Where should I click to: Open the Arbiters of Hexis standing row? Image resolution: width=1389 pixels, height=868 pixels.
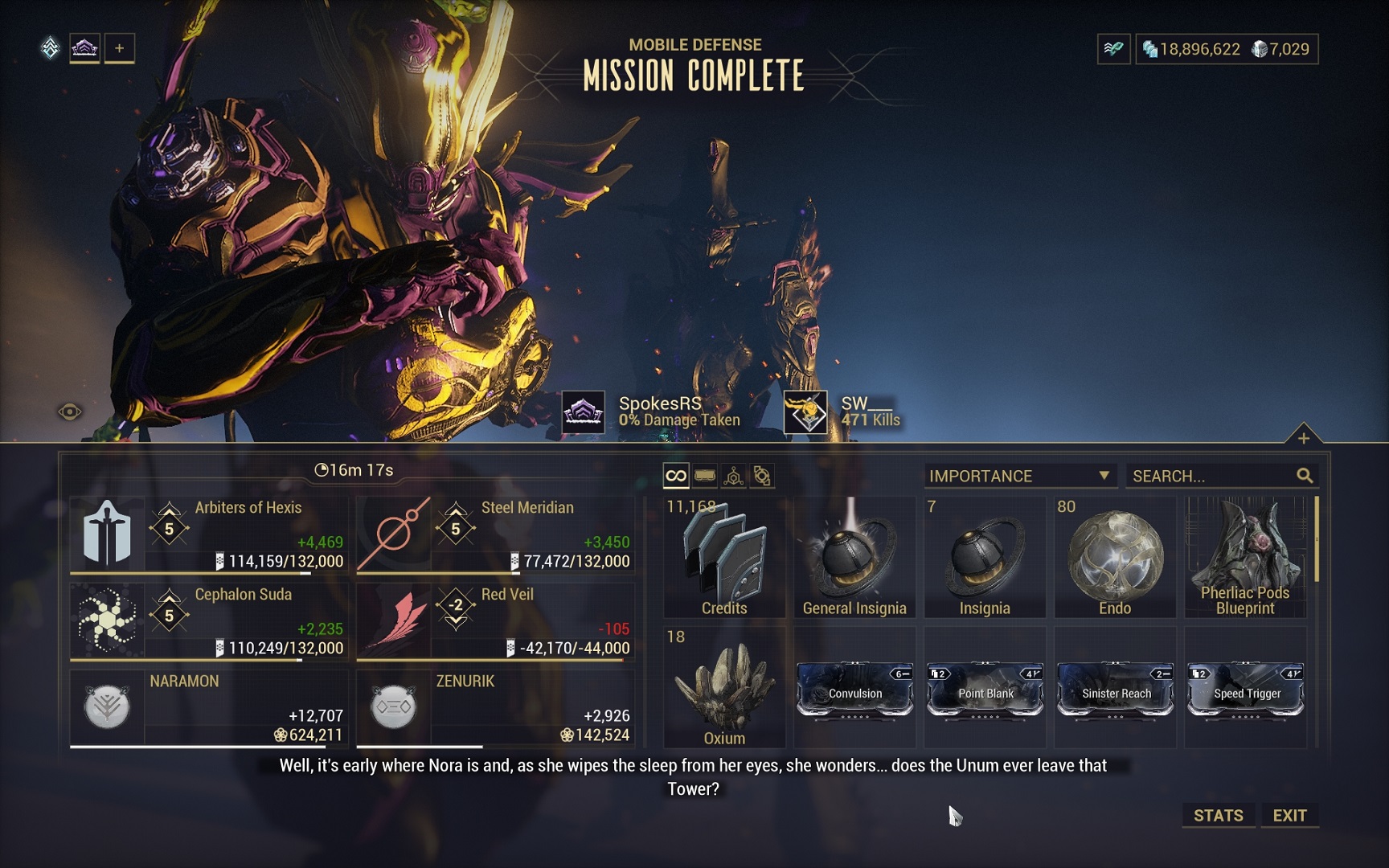pos(209,534)
